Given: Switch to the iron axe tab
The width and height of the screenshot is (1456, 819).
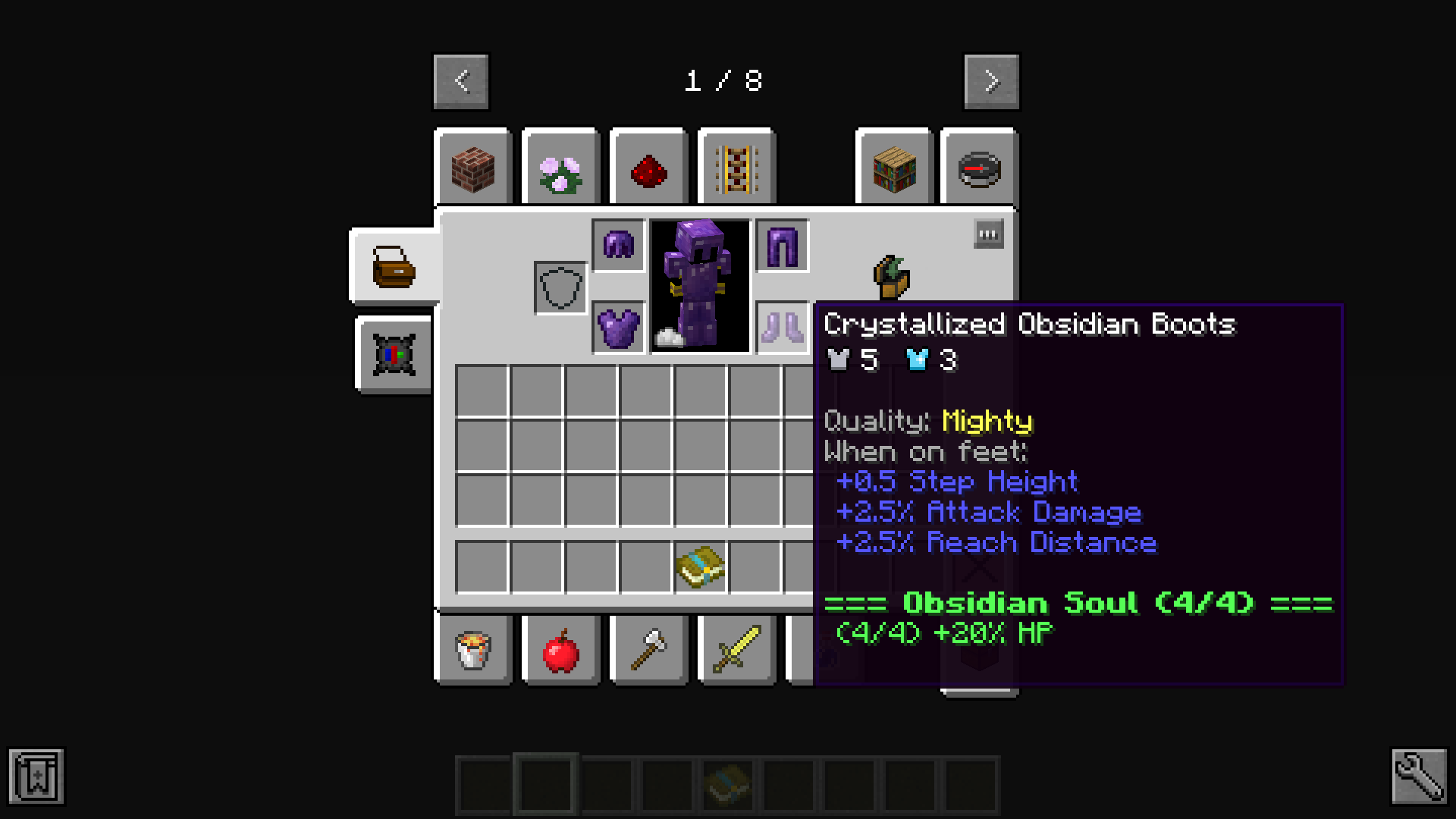Looking at the screenshot, I should [x=648, y=651].
